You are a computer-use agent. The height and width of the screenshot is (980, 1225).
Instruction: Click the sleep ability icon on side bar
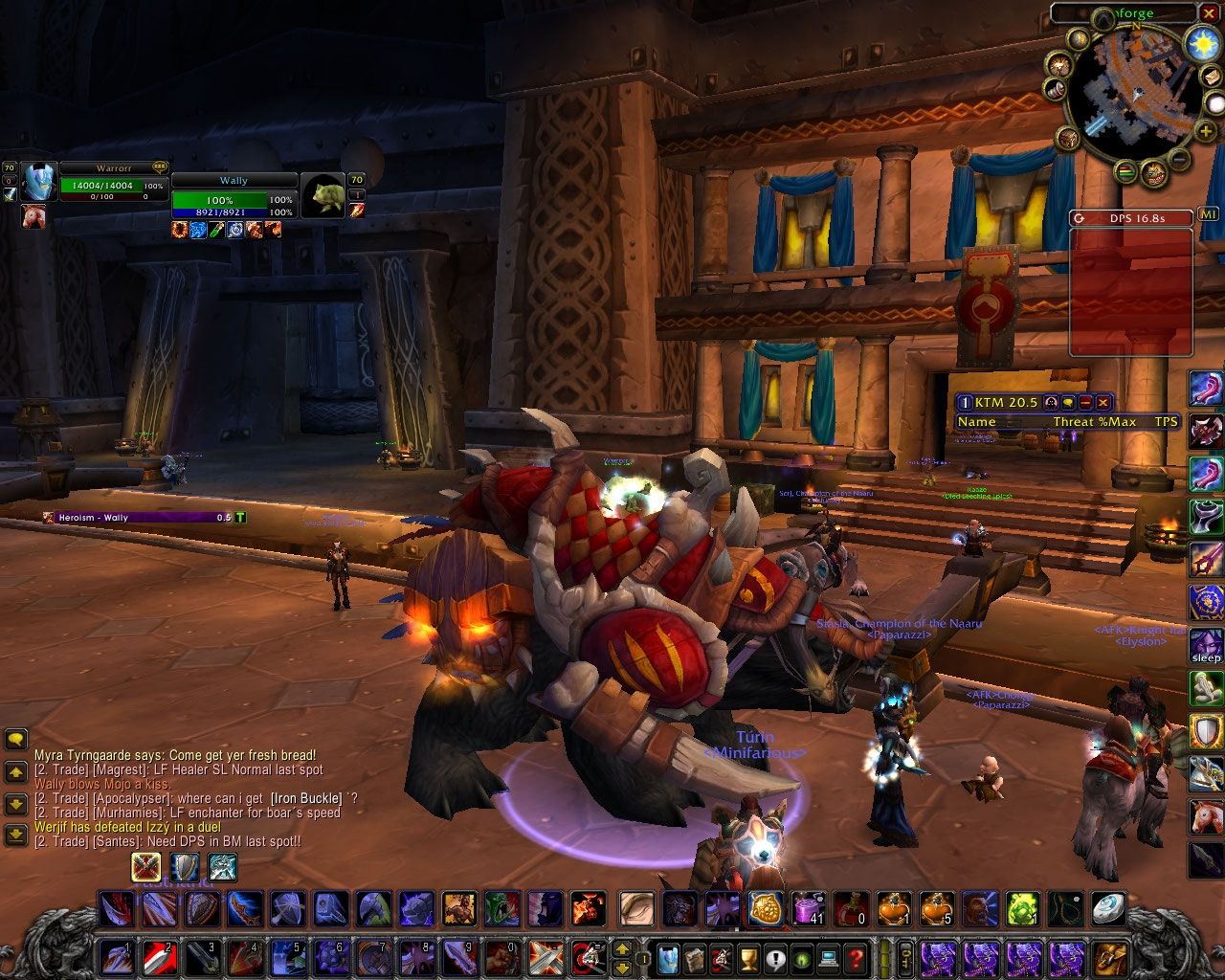point(1206,646)
